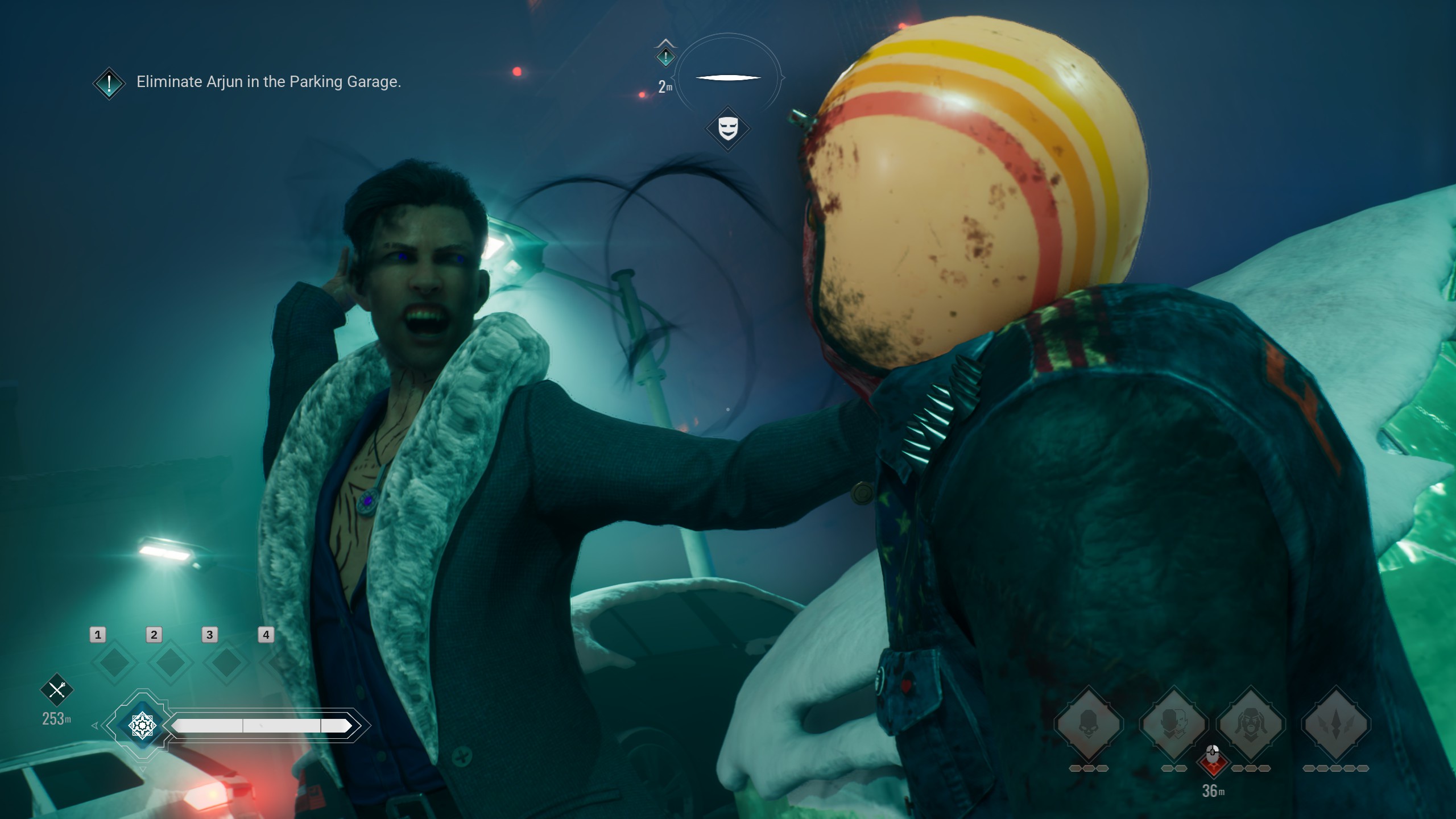Select the blue clan emblem diamond
1456x819 pixels.
142,725
